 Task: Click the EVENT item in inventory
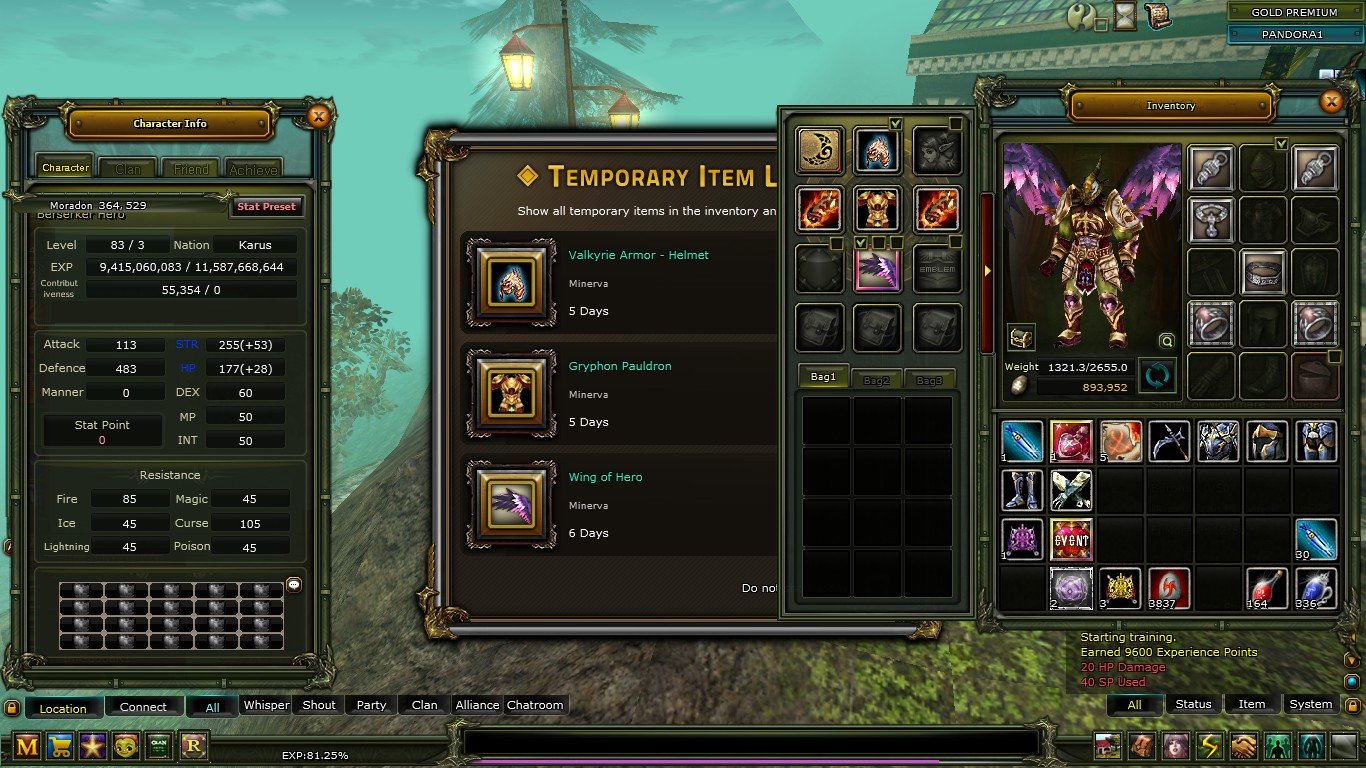(x=1071, y=539)
